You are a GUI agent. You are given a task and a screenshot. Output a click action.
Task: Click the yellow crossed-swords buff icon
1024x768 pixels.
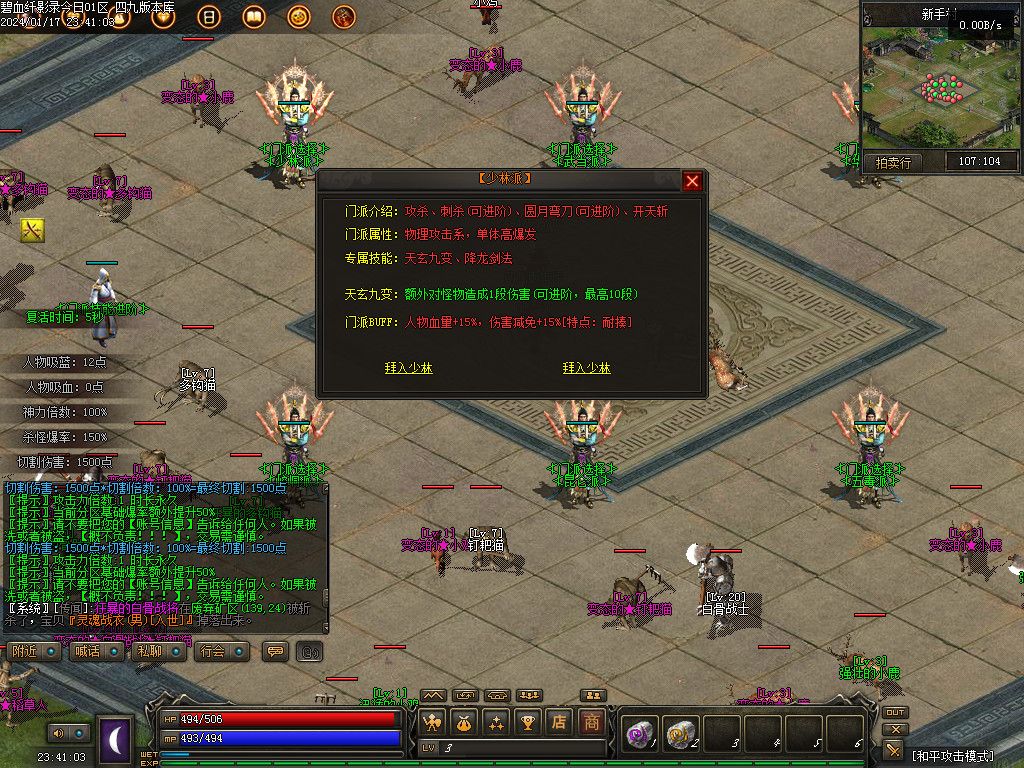pos(33,230)
